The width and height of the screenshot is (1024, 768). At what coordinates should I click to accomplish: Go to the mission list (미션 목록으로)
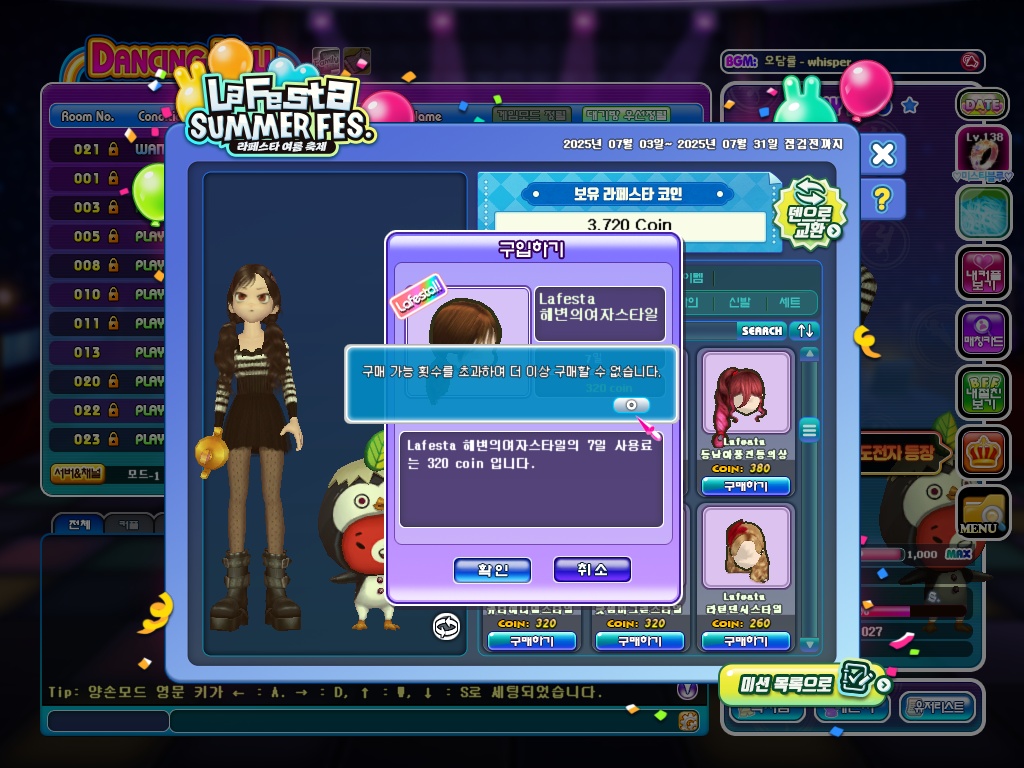click(x=803, y=683)
